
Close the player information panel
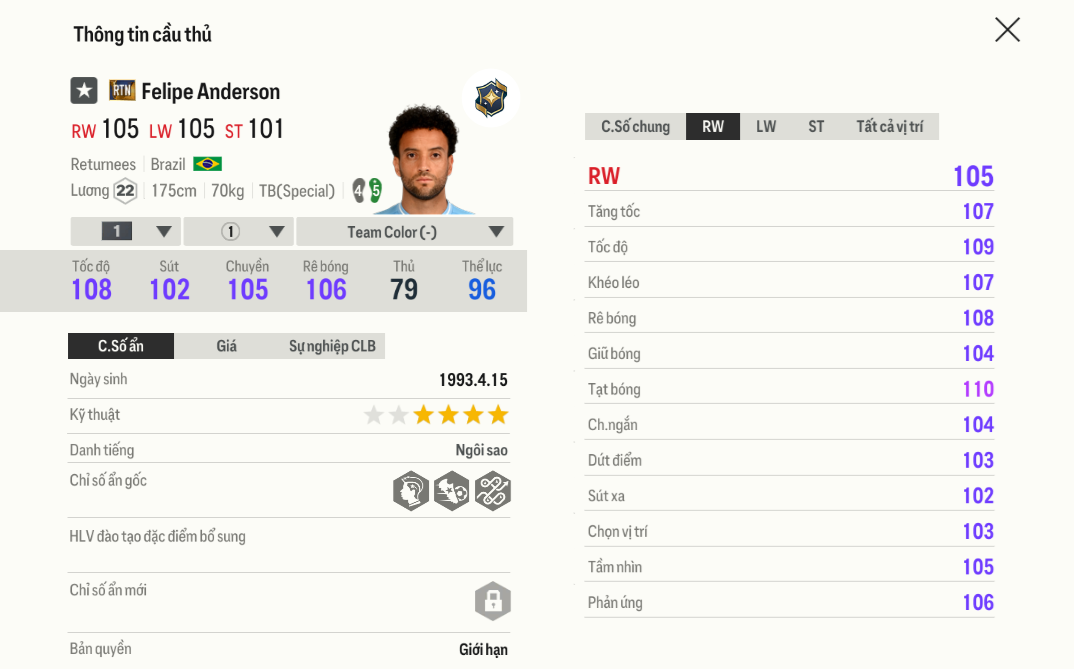tap(1007, 30)
